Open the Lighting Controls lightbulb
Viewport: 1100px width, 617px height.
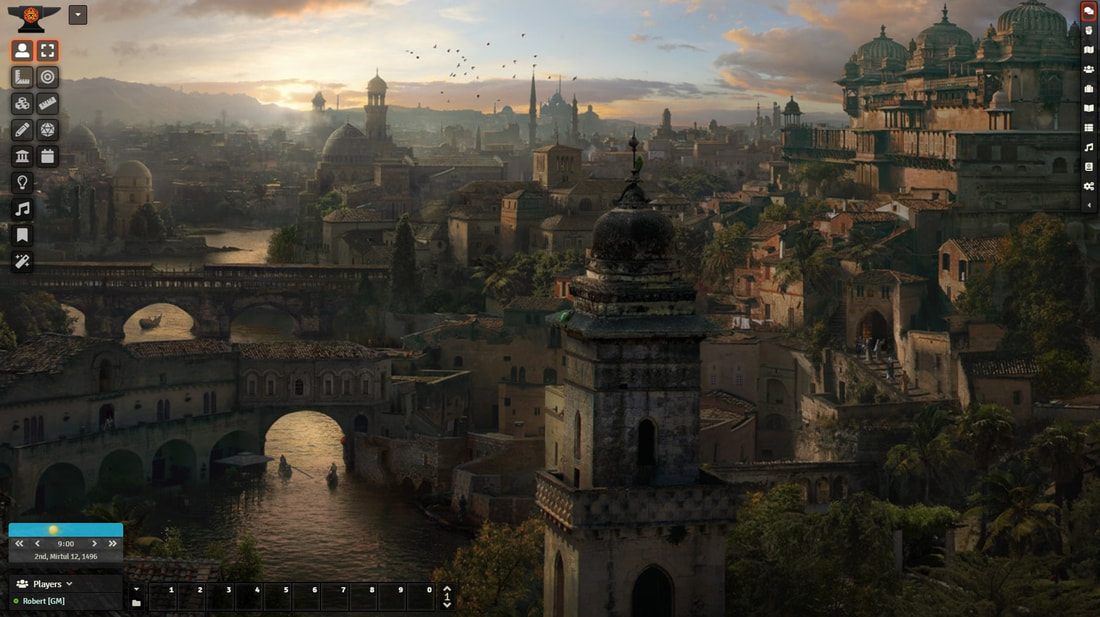22,183
